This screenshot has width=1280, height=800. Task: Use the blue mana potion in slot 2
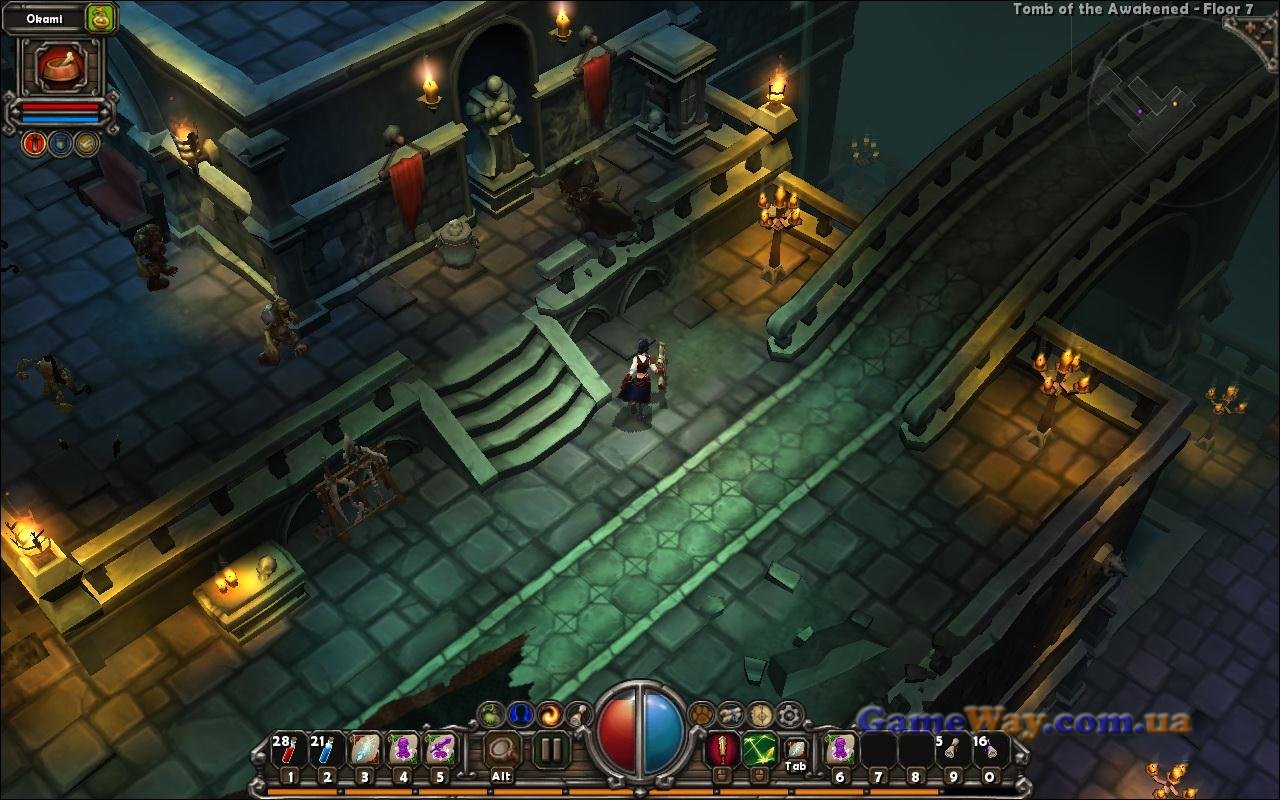[x=326, y=749]
